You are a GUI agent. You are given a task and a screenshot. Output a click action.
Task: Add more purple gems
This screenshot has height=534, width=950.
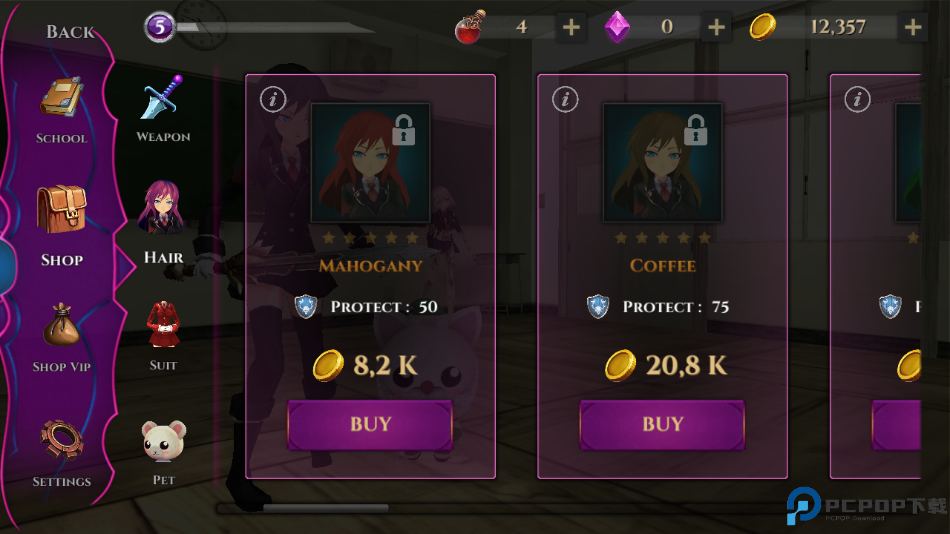coord(716,27)
